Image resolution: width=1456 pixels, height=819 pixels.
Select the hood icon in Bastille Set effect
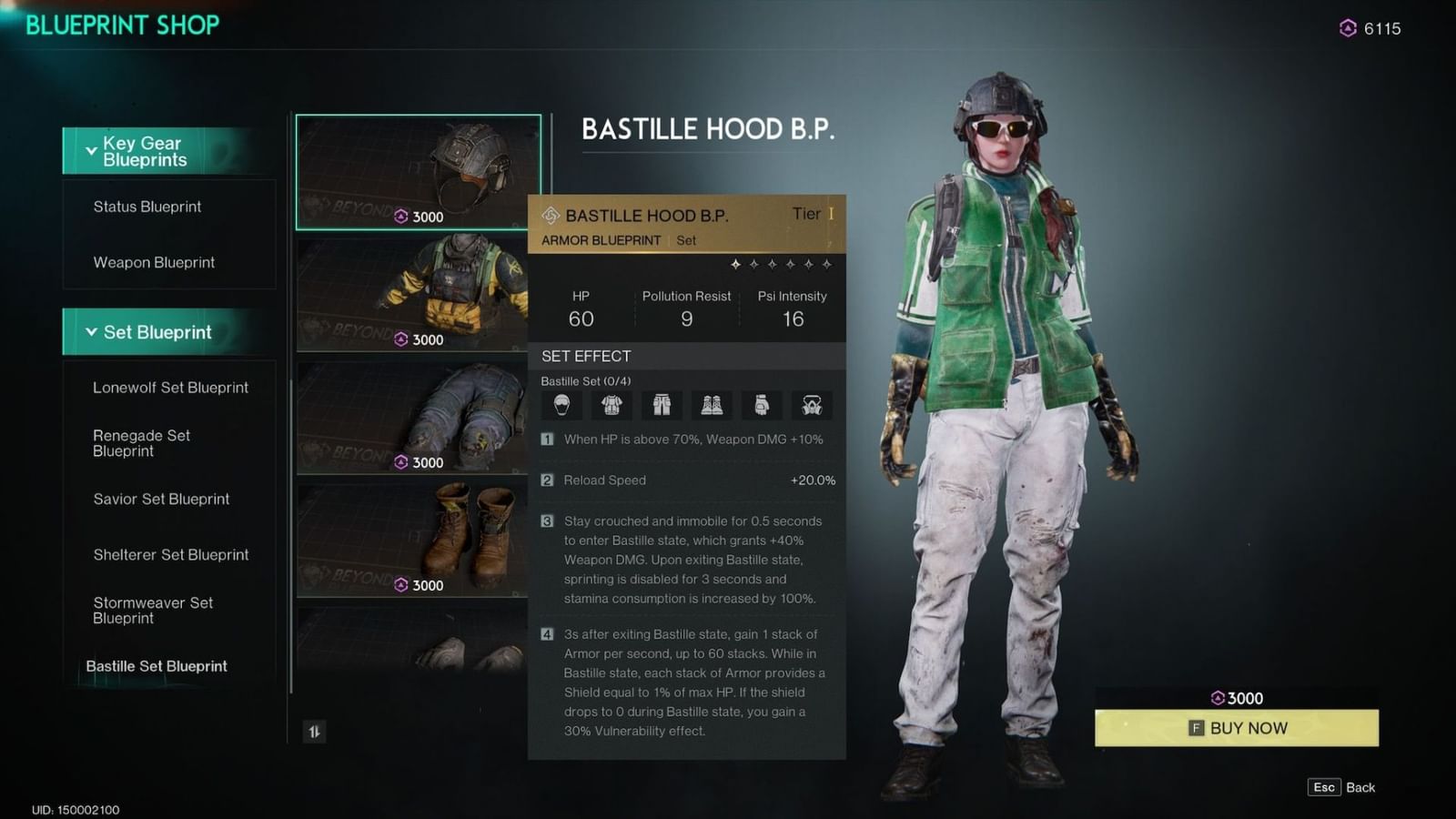[x=561, y=405]
